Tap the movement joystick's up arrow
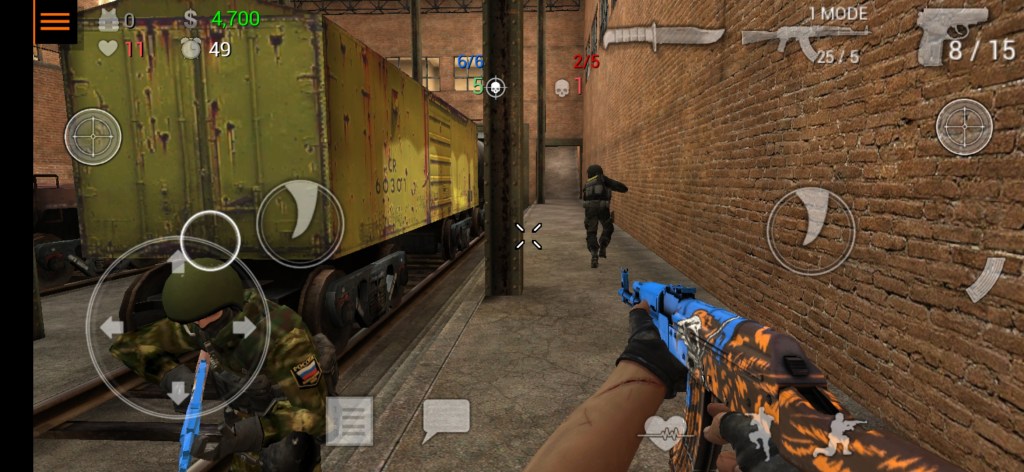Screen dimensions: 1024x472 coord(177,263)
